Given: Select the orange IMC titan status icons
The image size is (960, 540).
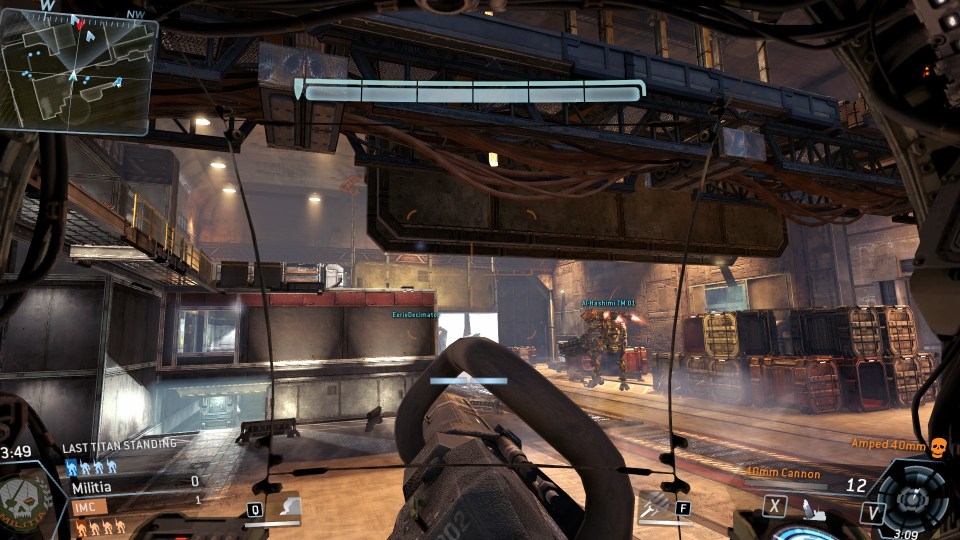Looking at the screenshot, I should [98, 525].
